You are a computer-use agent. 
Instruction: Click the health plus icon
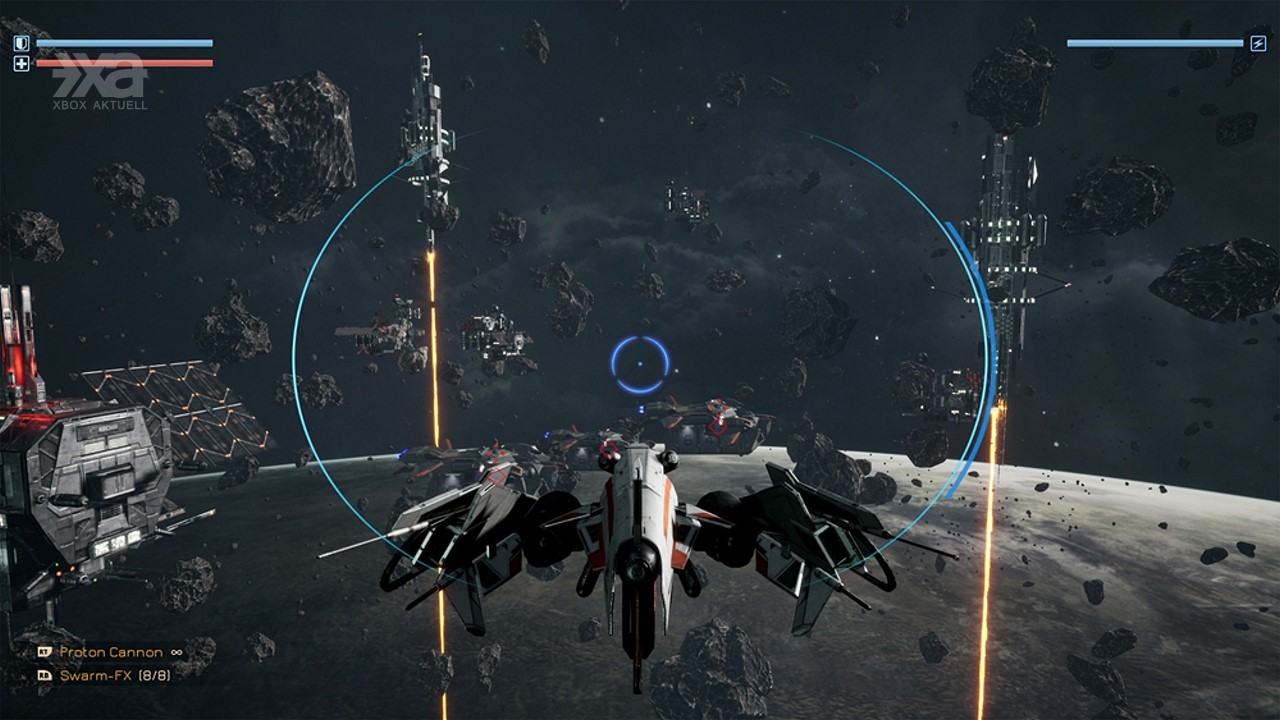(21, 64)
